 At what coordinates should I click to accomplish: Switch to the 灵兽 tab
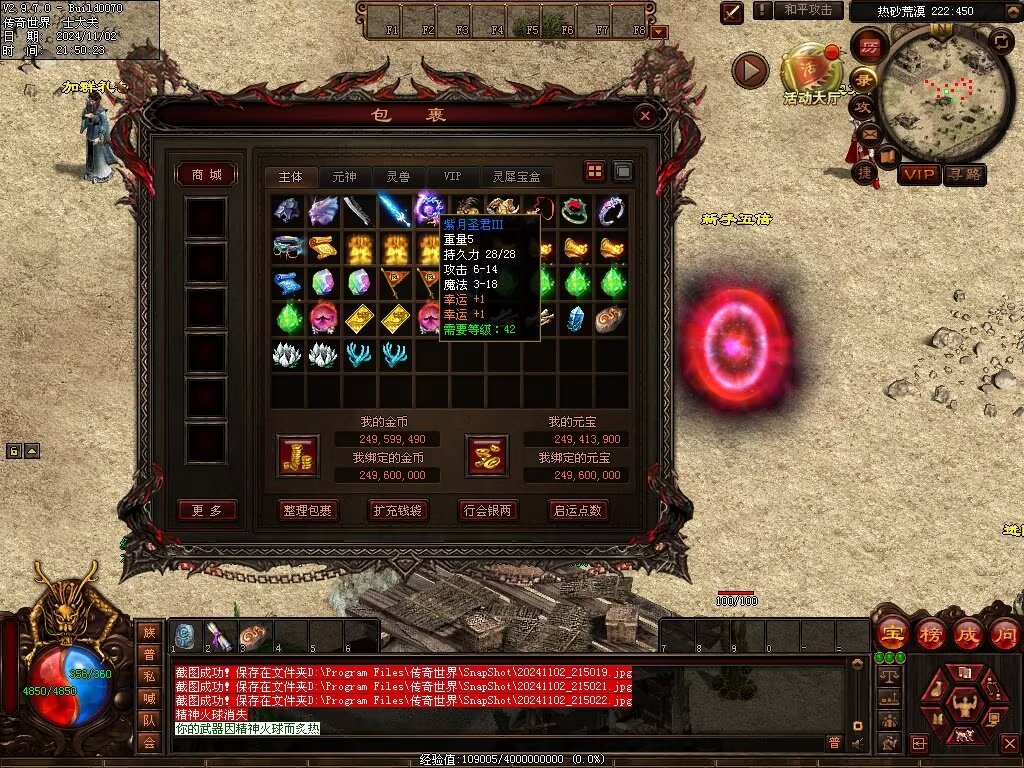(398, 177)
